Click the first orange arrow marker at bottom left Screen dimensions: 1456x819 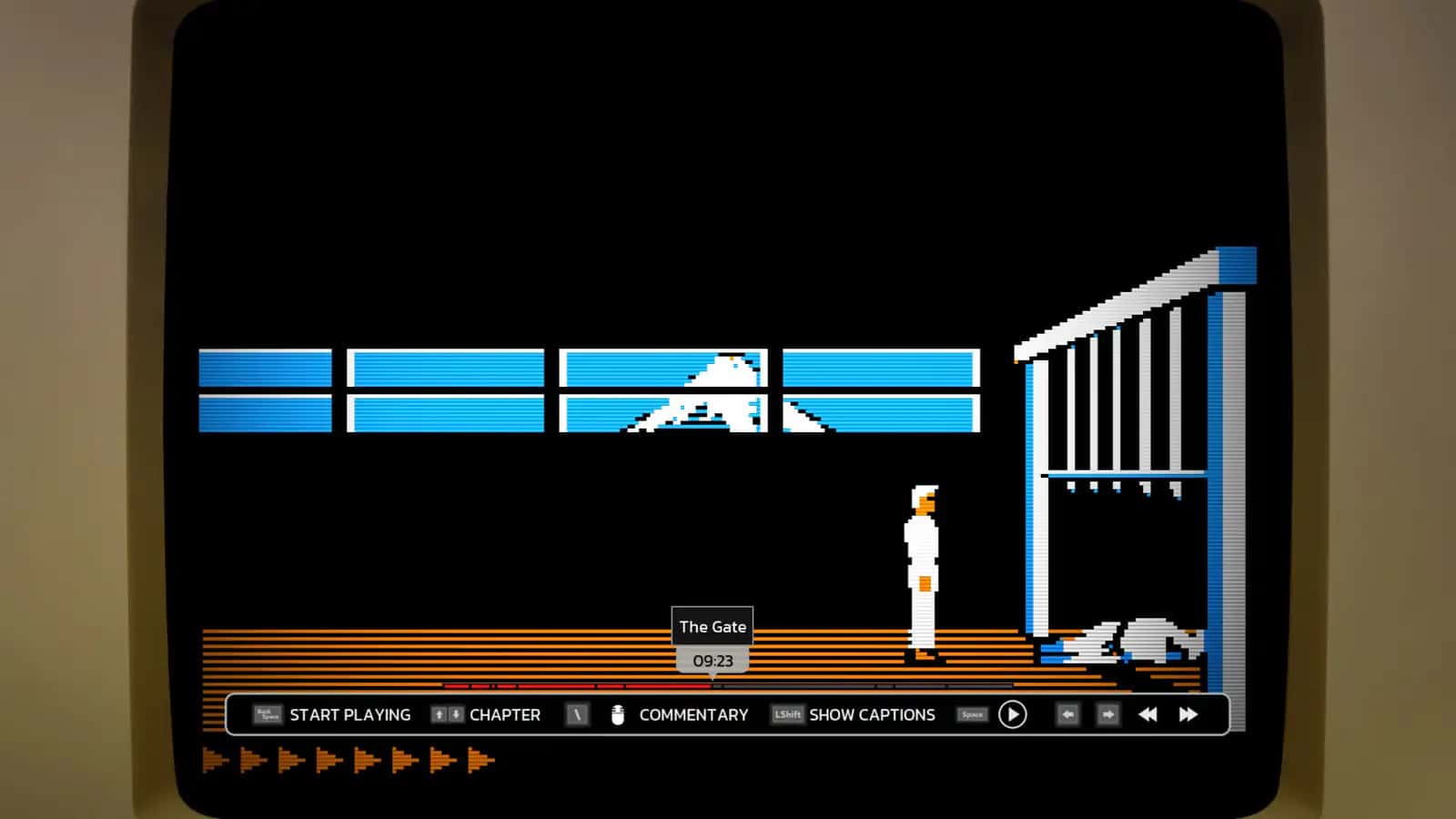click(x=214, y=758)
